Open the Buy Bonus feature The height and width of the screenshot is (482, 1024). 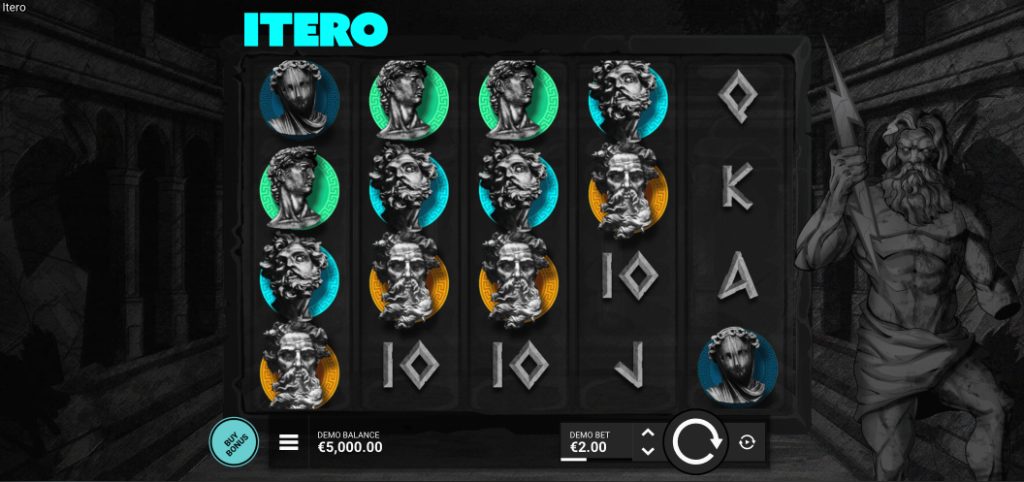(233, 442)
